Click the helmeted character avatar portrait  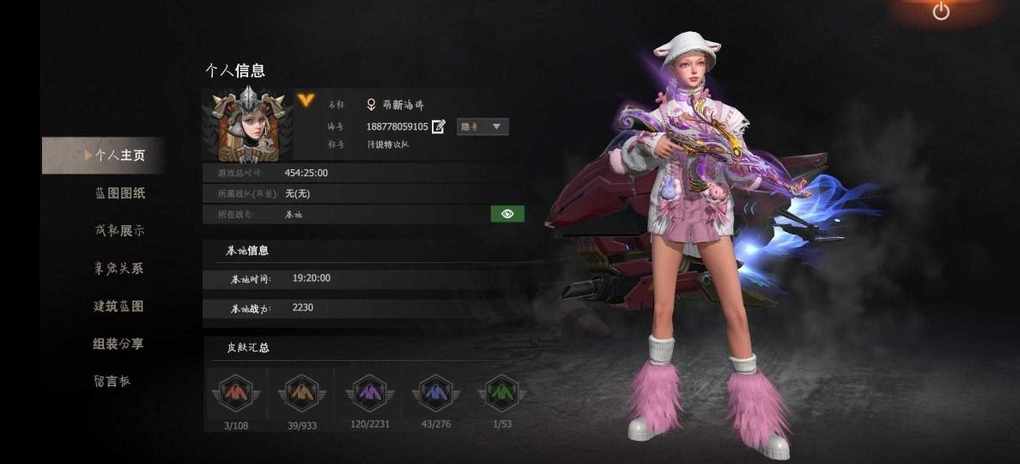pos(246,124)
